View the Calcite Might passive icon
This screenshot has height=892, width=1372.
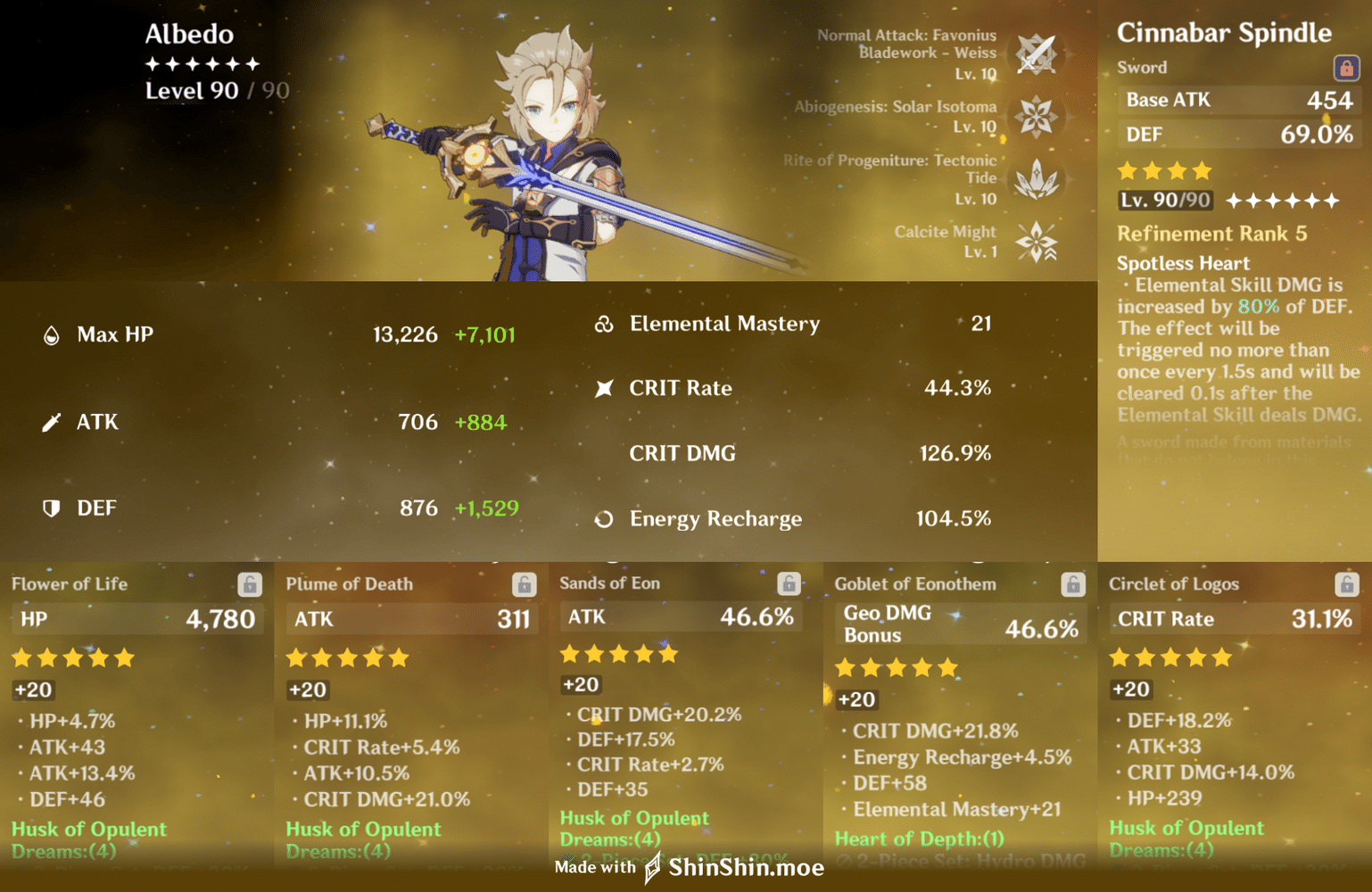coord(1037,242)
